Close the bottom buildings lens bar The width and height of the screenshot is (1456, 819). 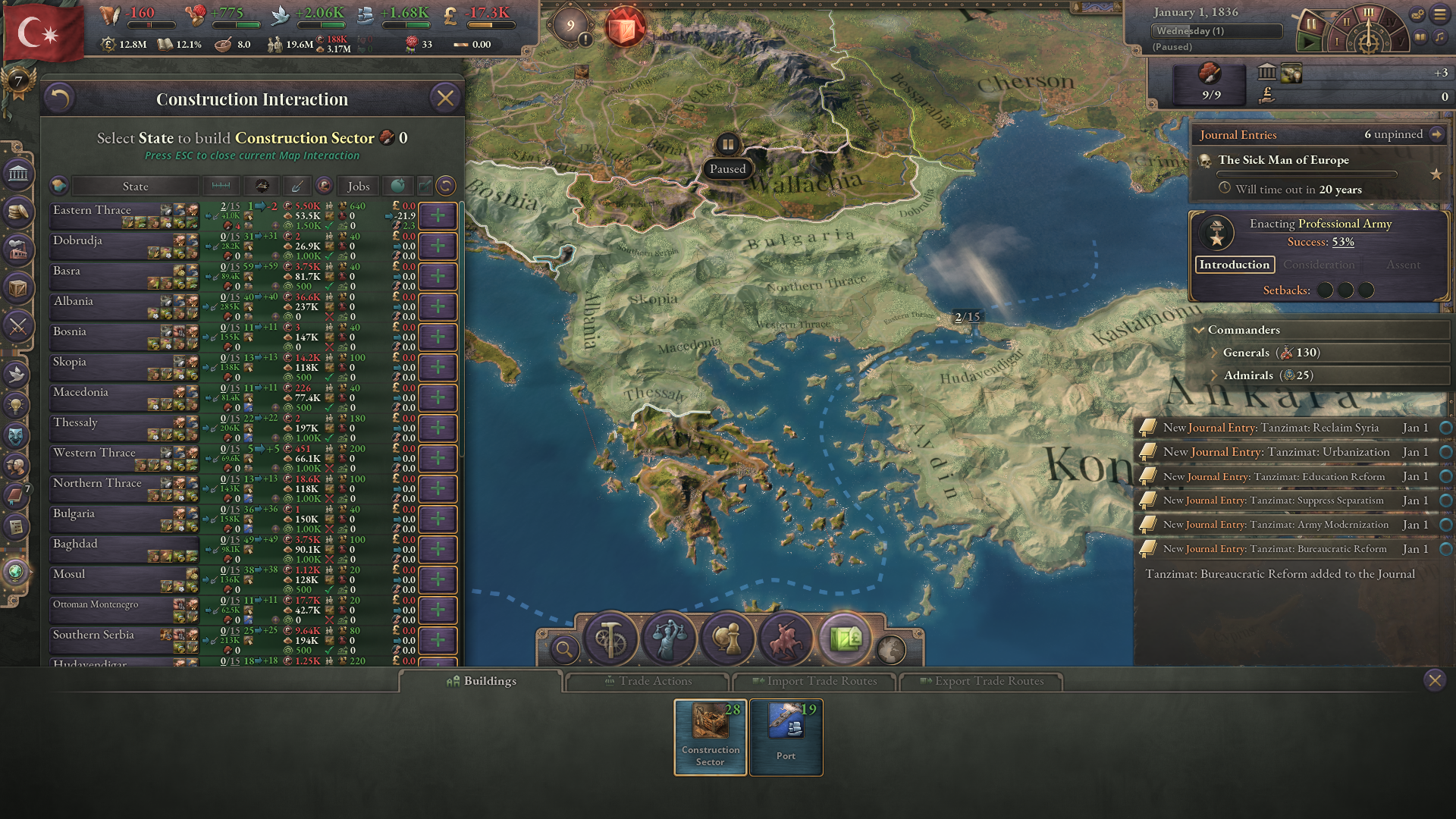(1434, 680)
